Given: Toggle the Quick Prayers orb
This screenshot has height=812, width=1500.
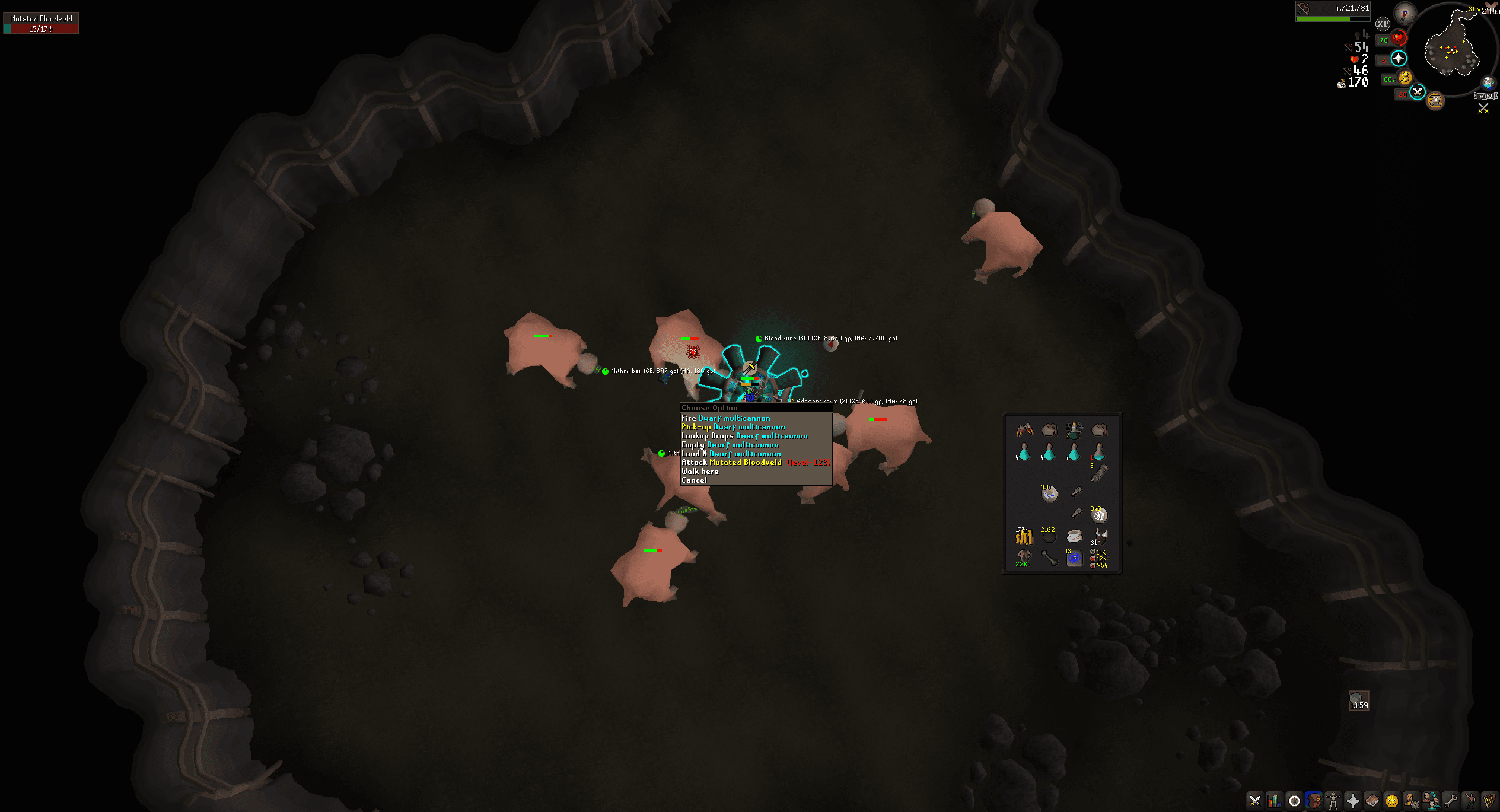Looking at the screenshot, I should (1397, 59).
